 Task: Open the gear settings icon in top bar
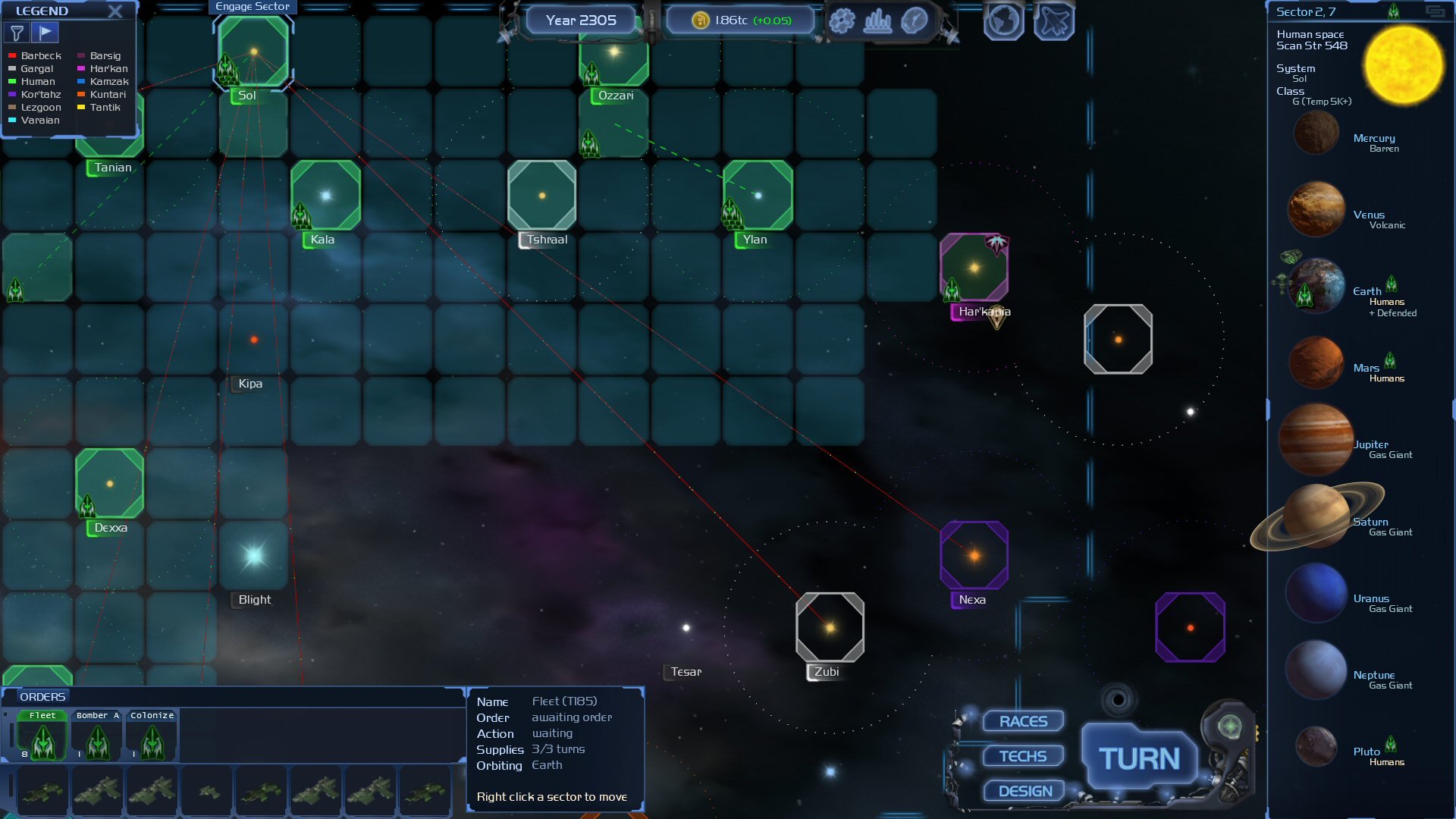pos(842,20)
